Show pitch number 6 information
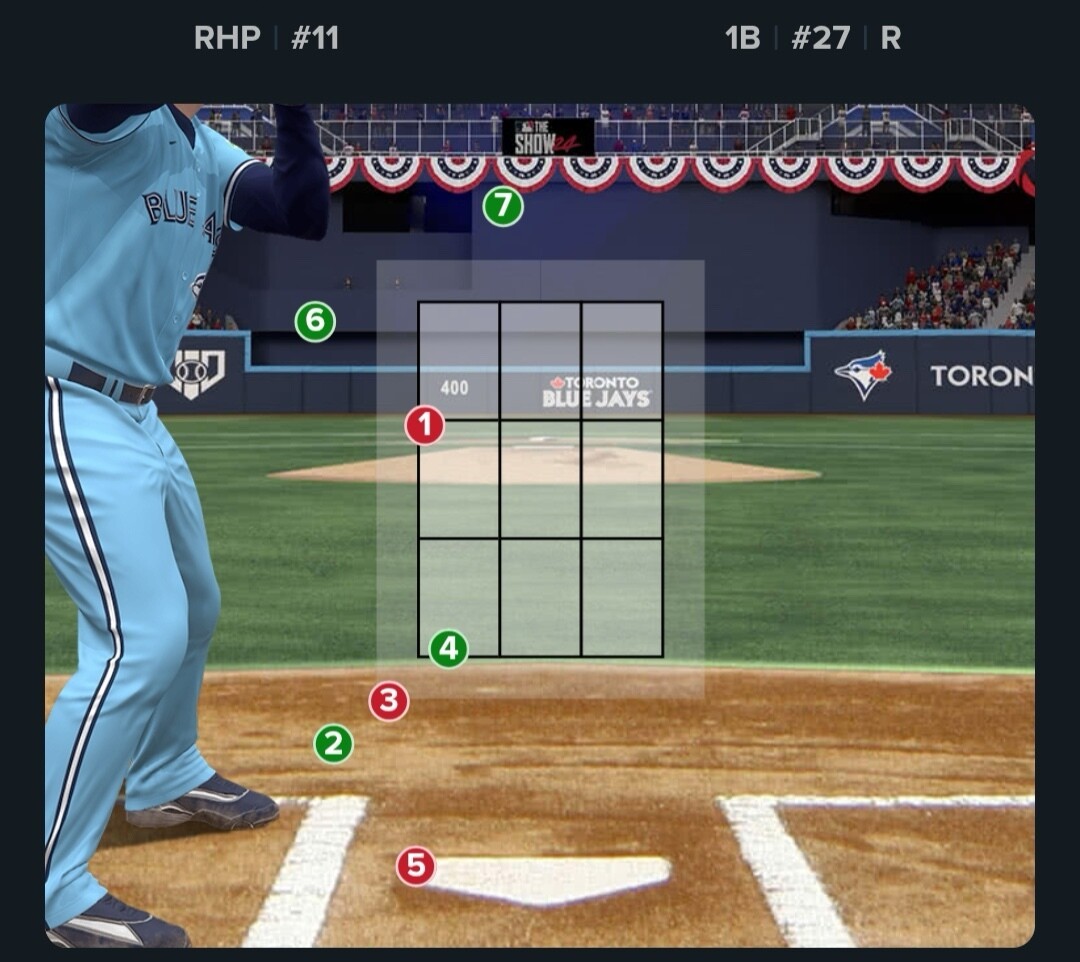 (x=315, y=322)
